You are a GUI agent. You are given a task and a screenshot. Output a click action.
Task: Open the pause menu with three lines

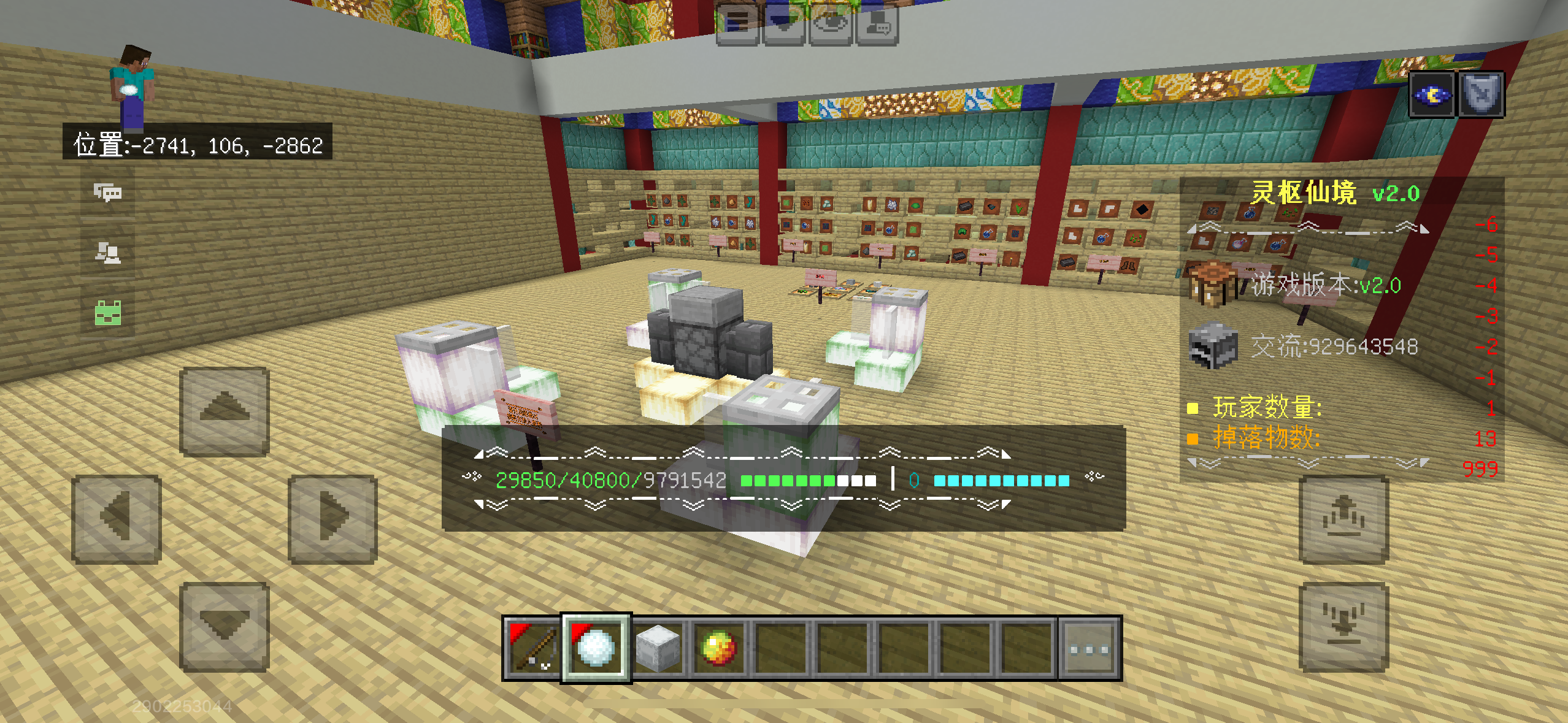coord(738,23)
